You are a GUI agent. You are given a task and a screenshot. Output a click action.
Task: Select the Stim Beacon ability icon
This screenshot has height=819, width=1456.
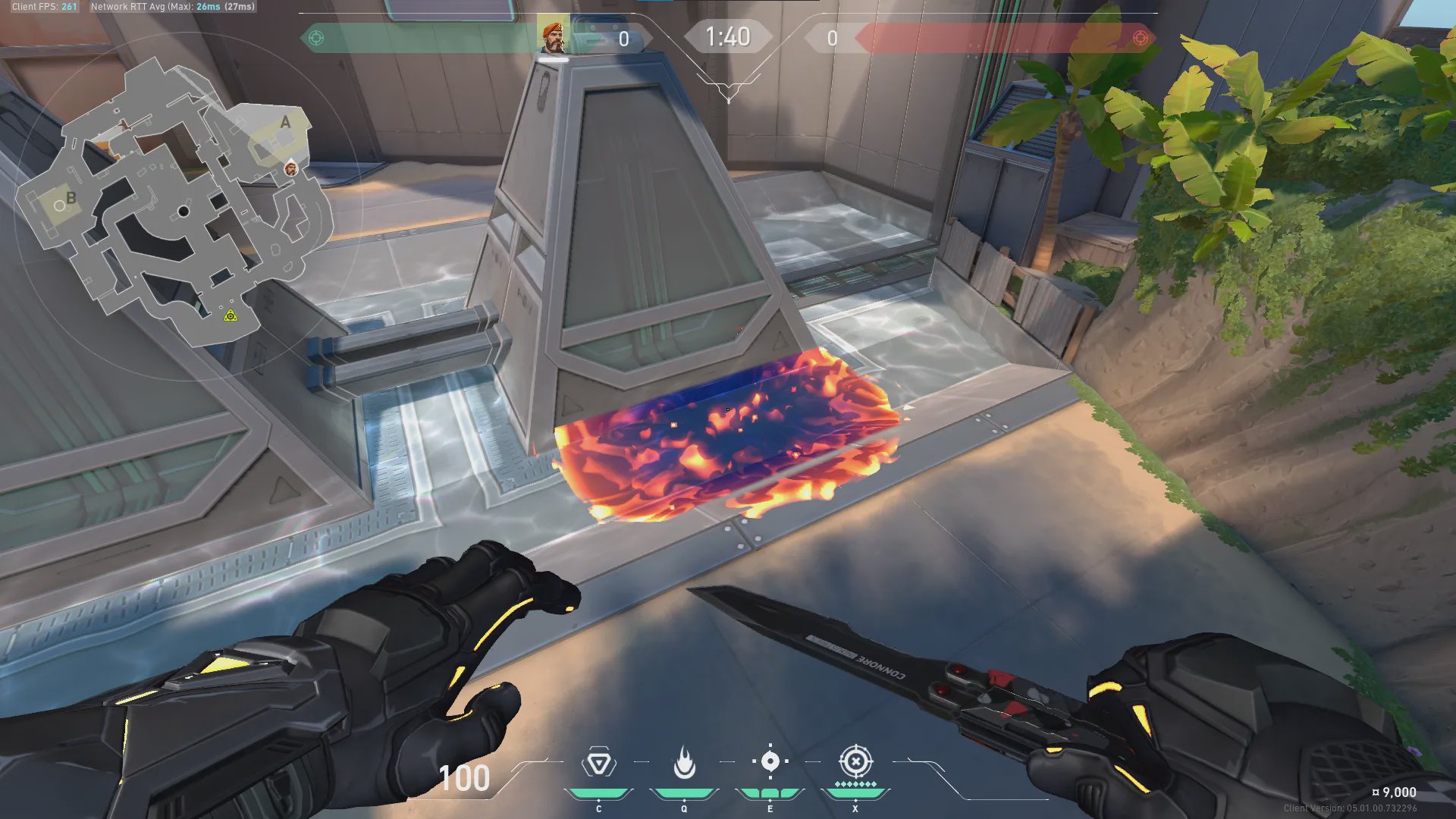(598, 763)
